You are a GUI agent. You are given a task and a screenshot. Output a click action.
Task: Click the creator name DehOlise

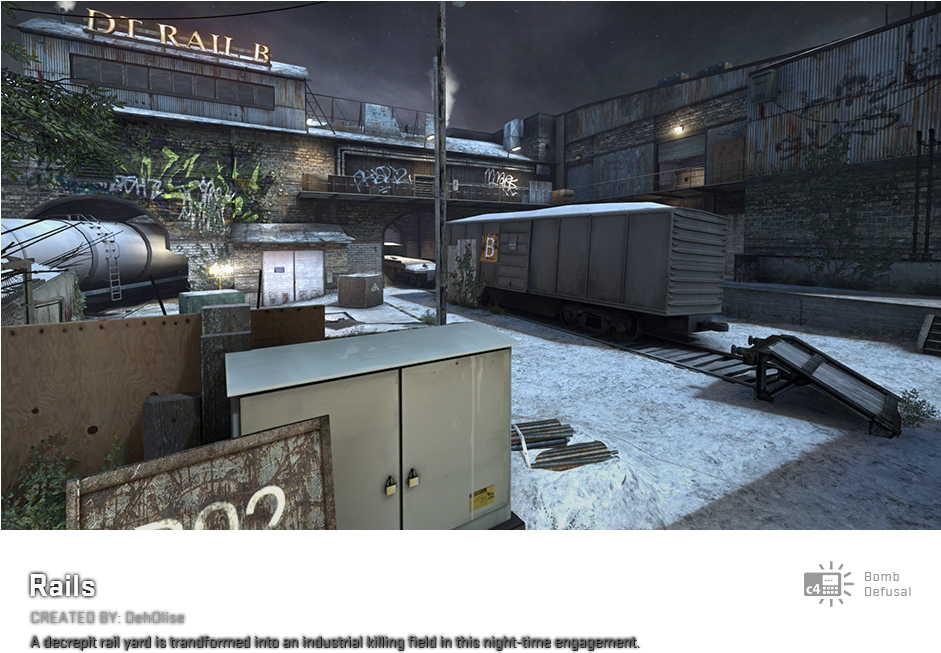click(x=155, y=618)
